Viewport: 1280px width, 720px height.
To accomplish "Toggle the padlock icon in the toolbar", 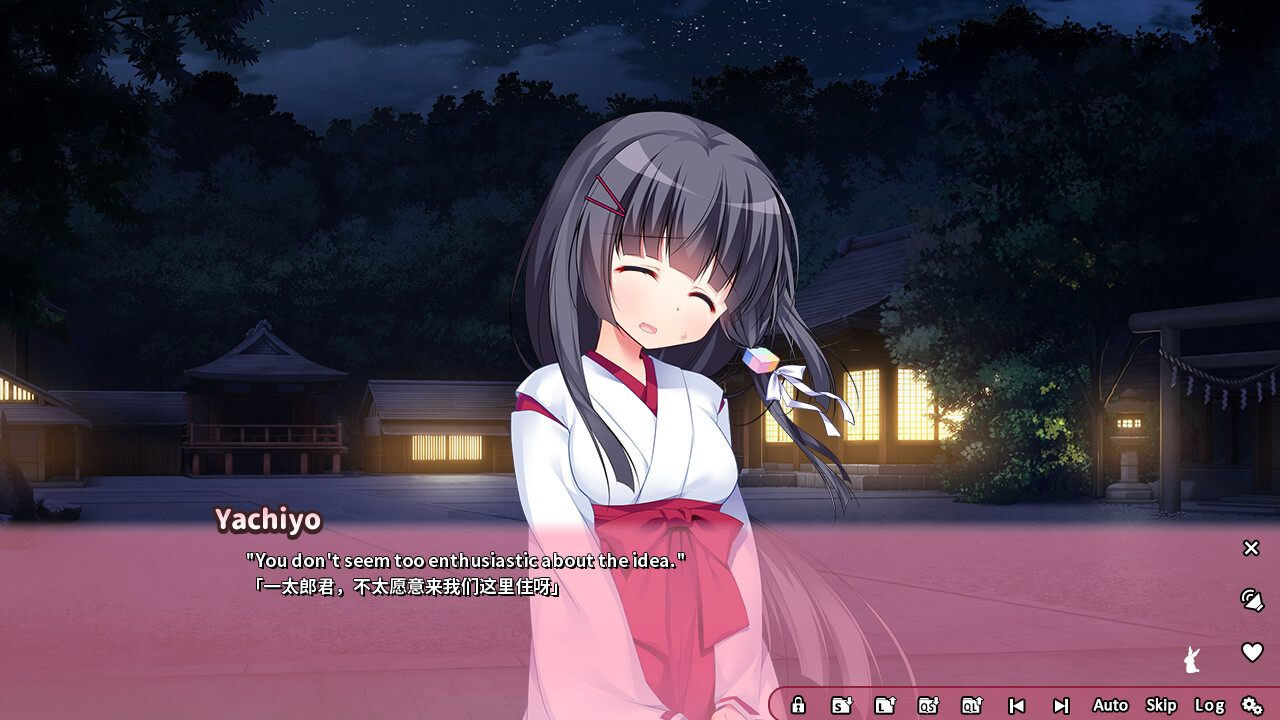I will coord(798,705).
